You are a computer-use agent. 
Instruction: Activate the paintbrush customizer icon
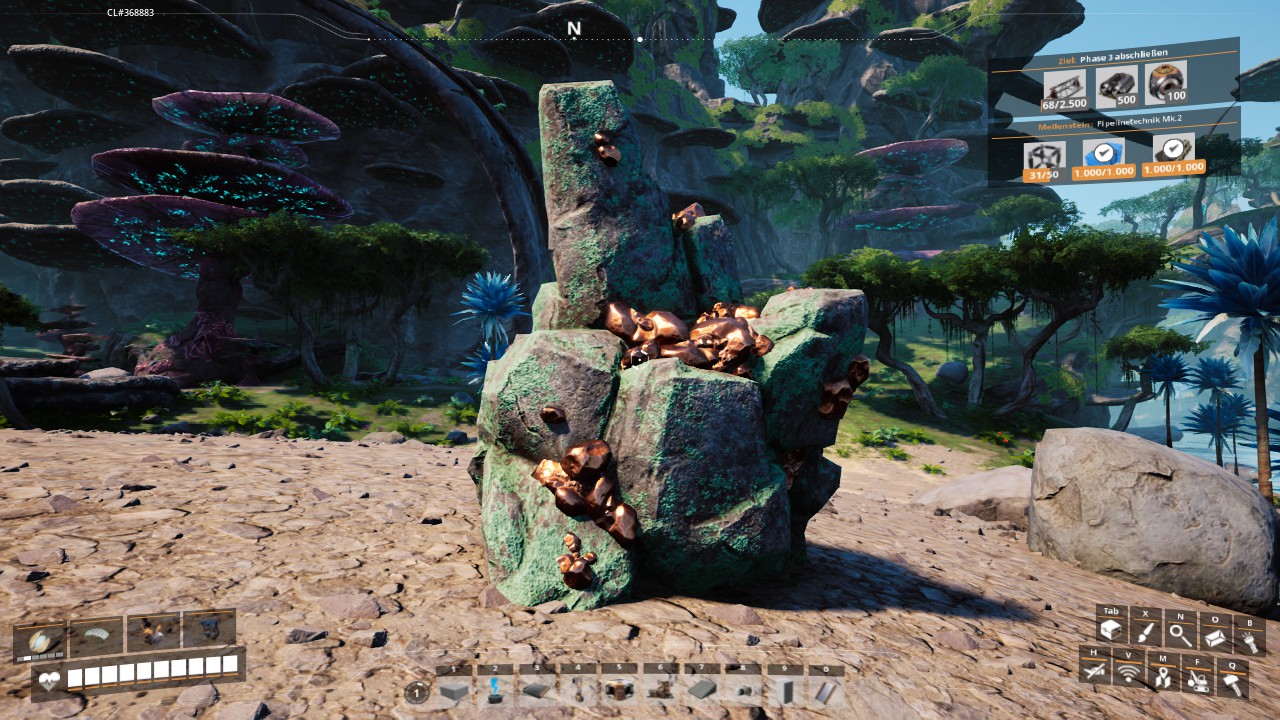pyautogui.click(x=1145, y=632)
